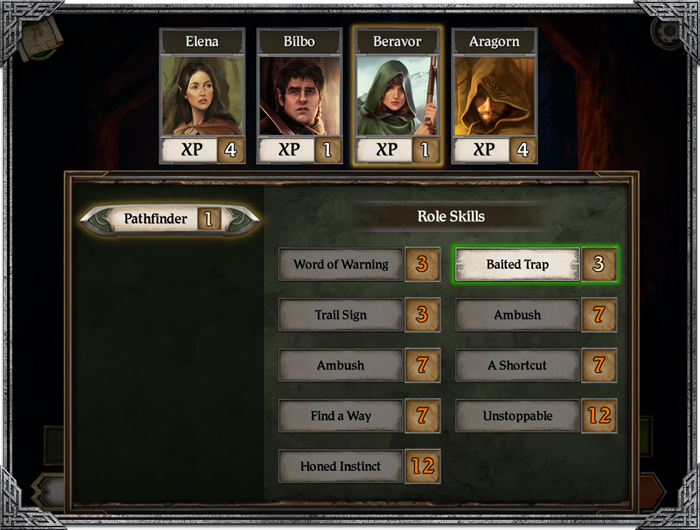Select the Honed Instinct skill

pyautogui.click(x=341, y=466)
